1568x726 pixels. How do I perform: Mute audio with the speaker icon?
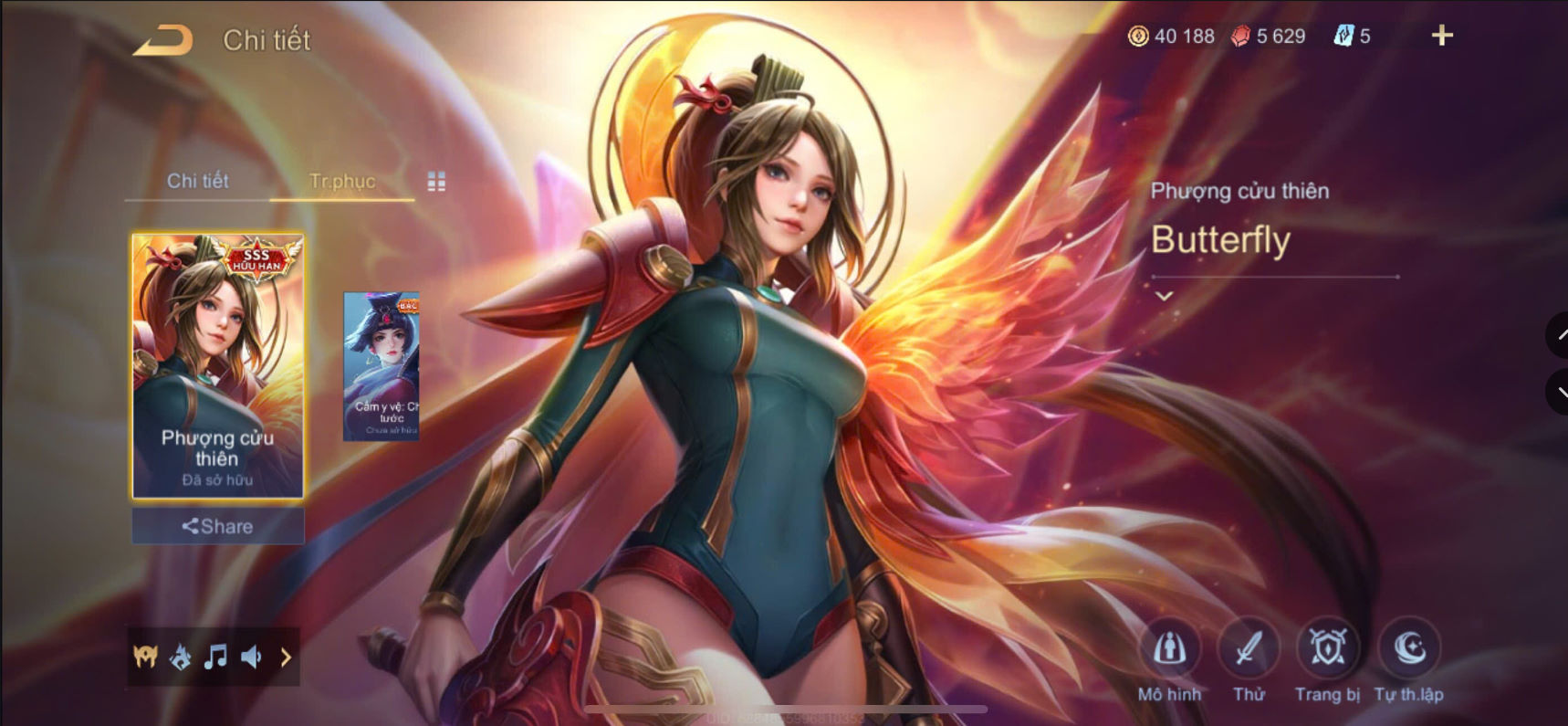(x=253, y=657)
